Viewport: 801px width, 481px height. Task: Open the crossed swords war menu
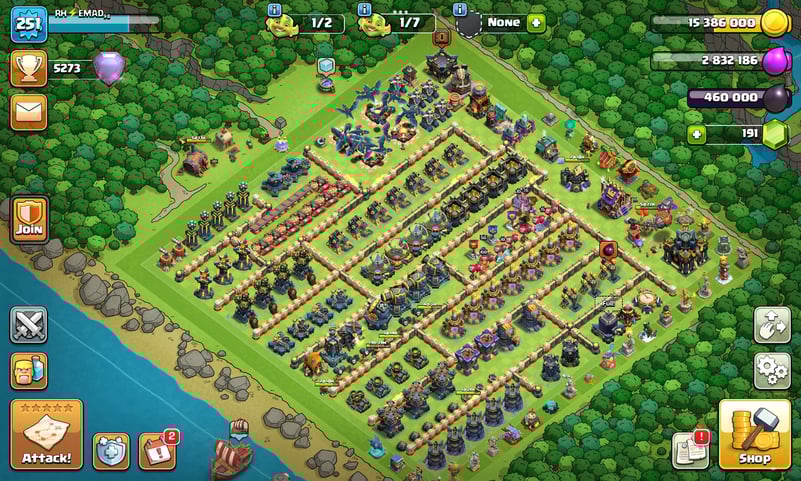coord(29,325)
